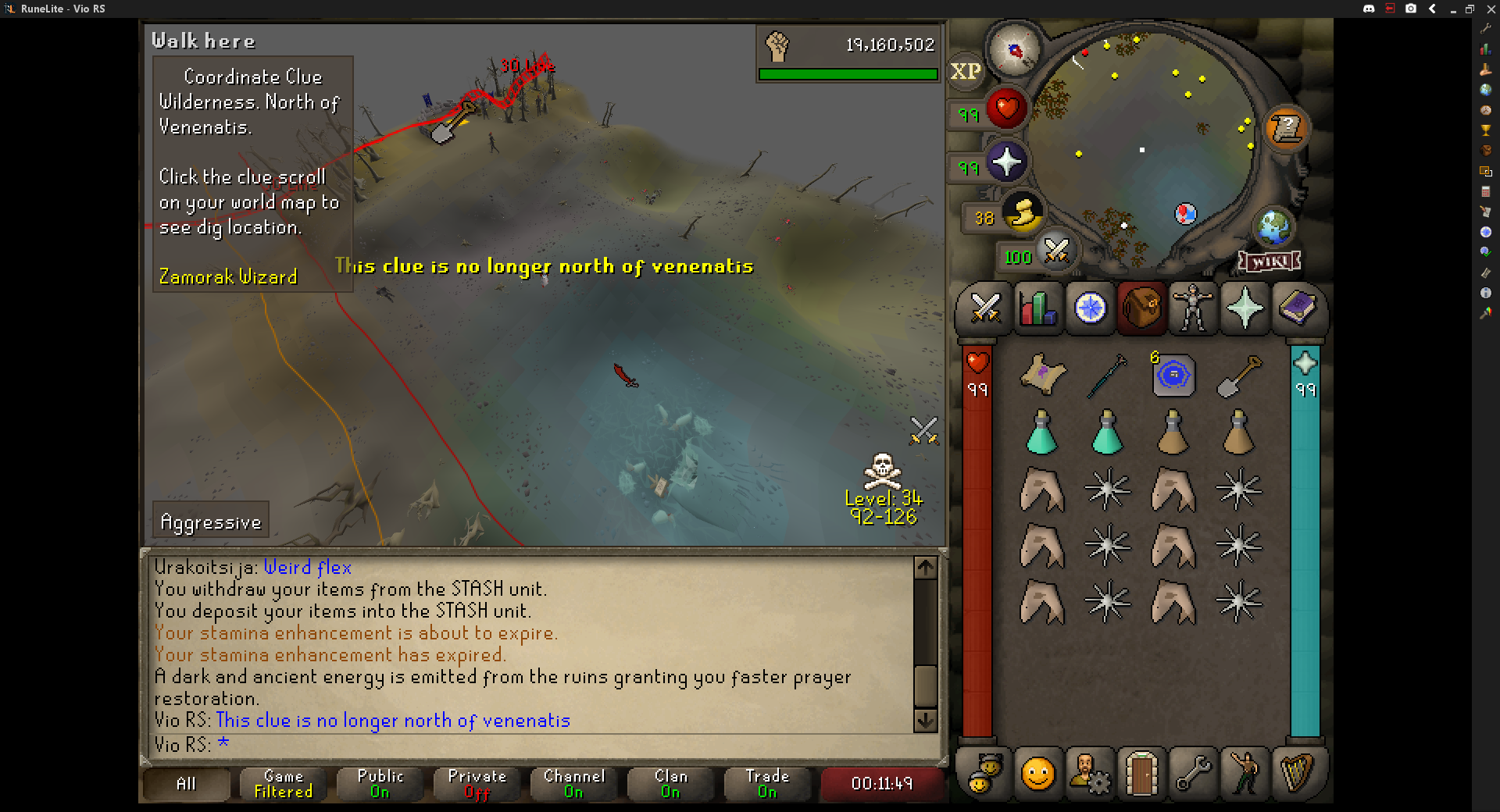Screen dimensions: 1500x812
Task: Turn Trade chat off
Action: click(767, 784)
